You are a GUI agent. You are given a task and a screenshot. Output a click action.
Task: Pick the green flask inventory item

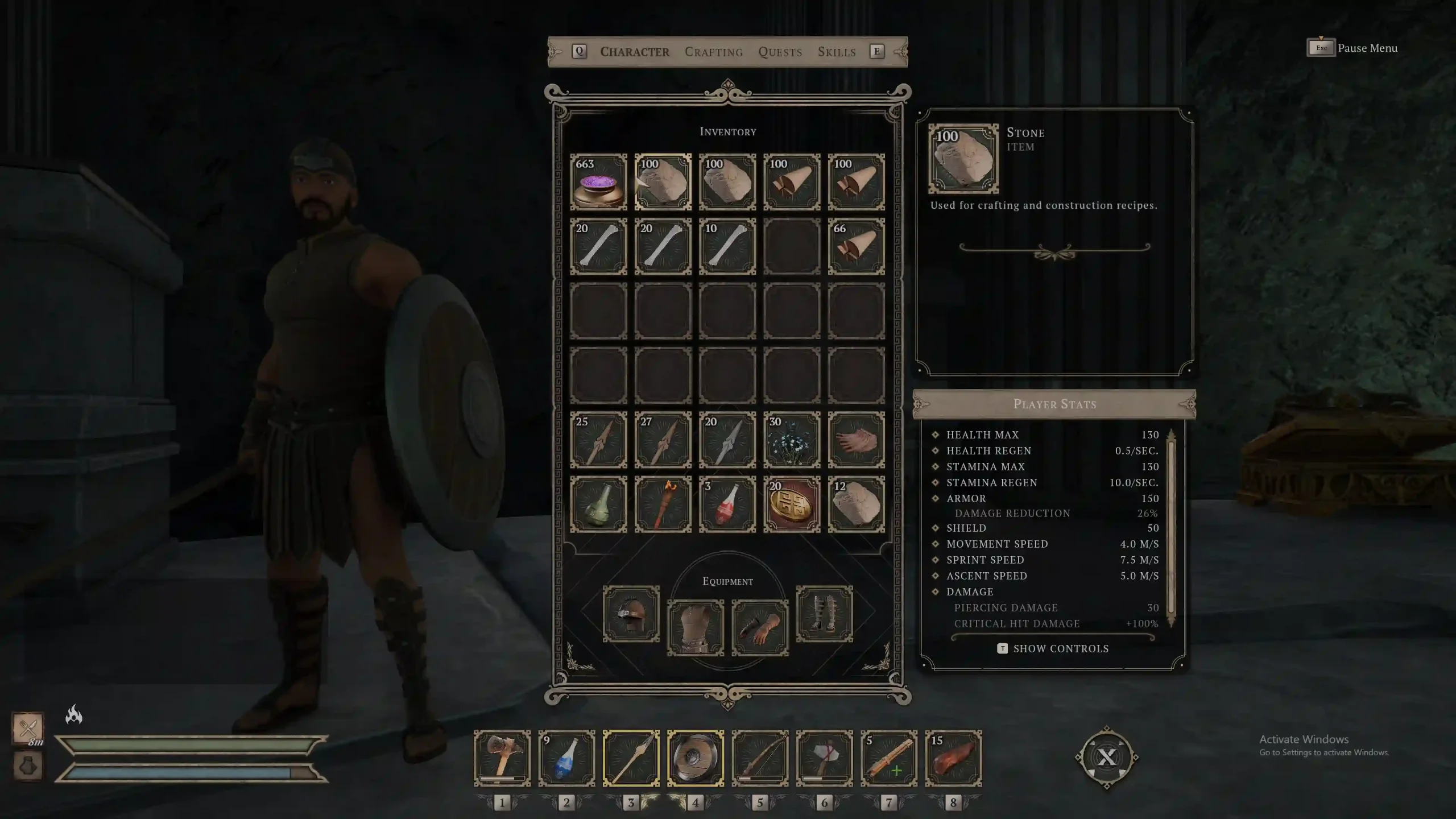tap(598, 504)
